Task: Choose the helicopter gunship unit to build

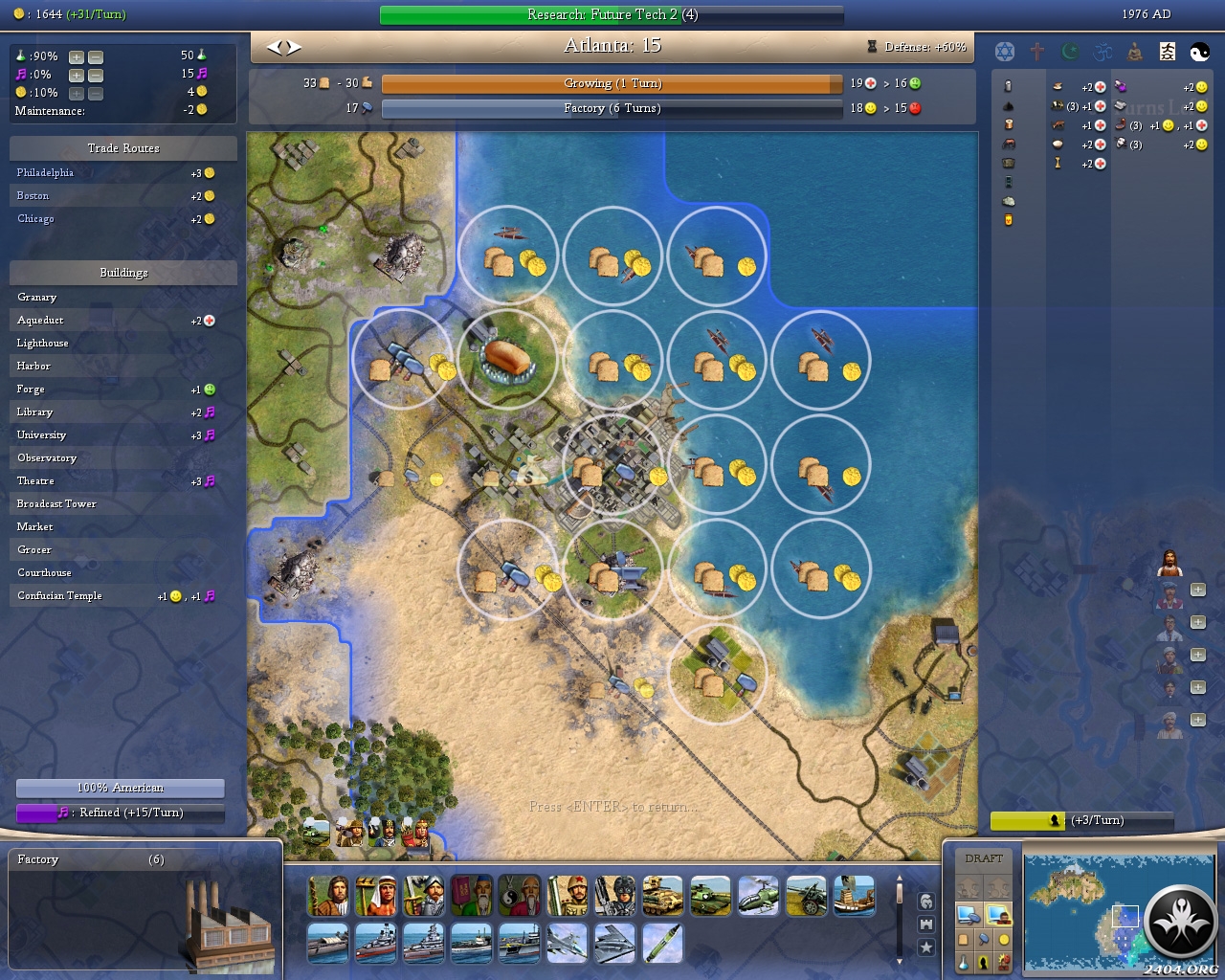Action: pyautogui.click(x=758, y=896)
